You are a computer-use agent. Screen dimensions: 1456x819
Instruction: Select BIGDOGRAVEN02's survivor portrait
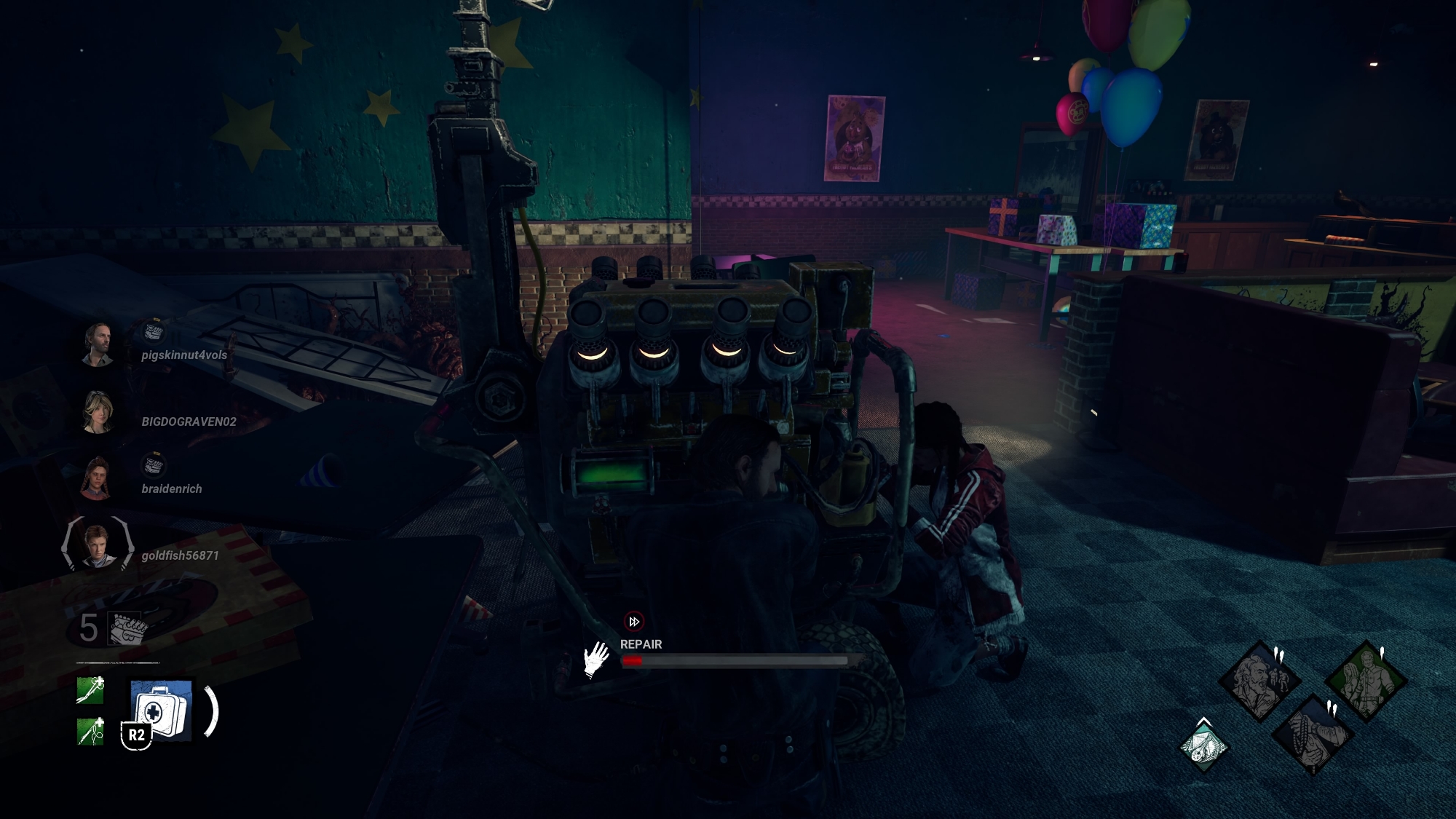pos(98,411)
